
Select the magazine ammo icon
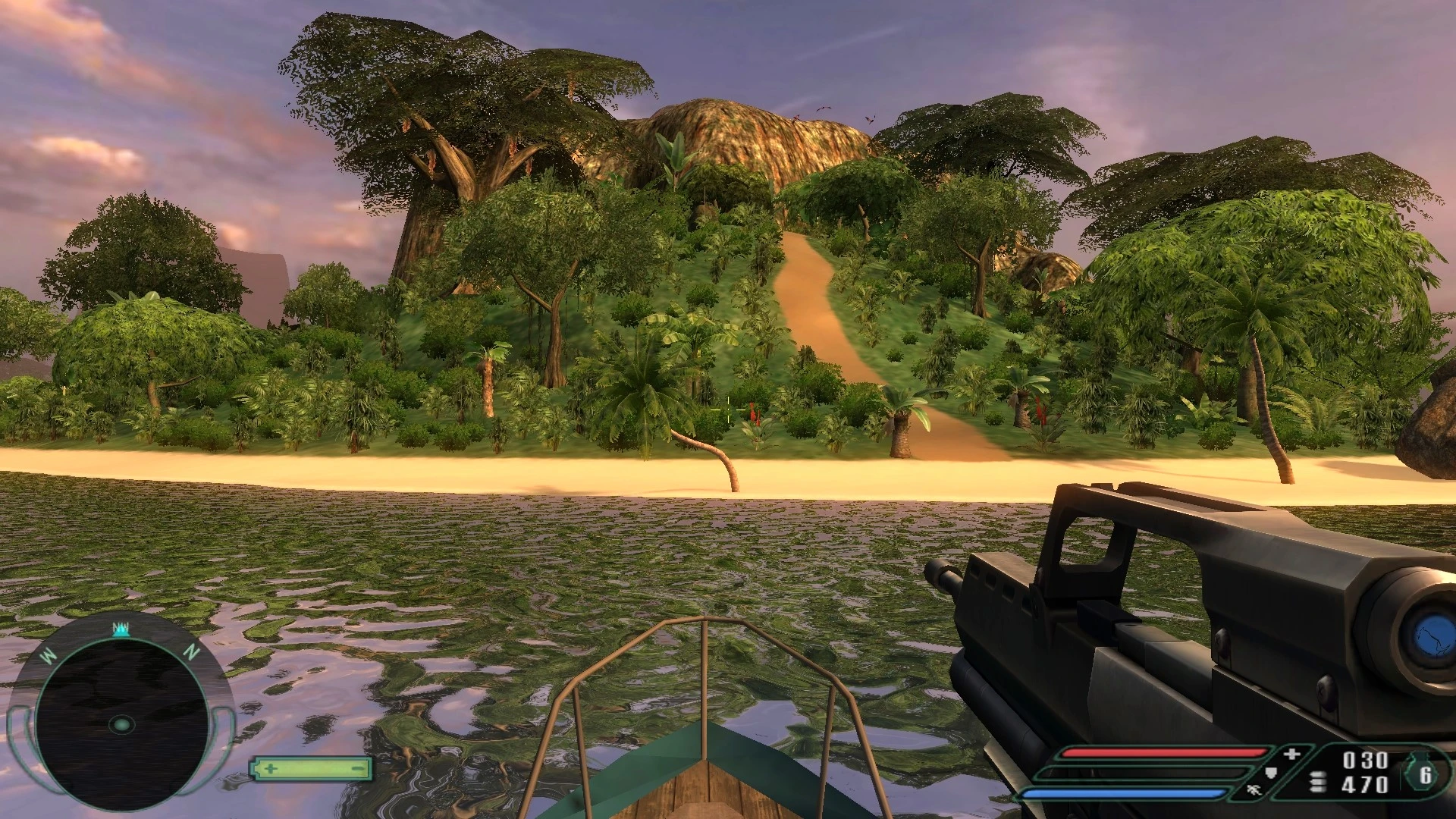point(1317,780)
